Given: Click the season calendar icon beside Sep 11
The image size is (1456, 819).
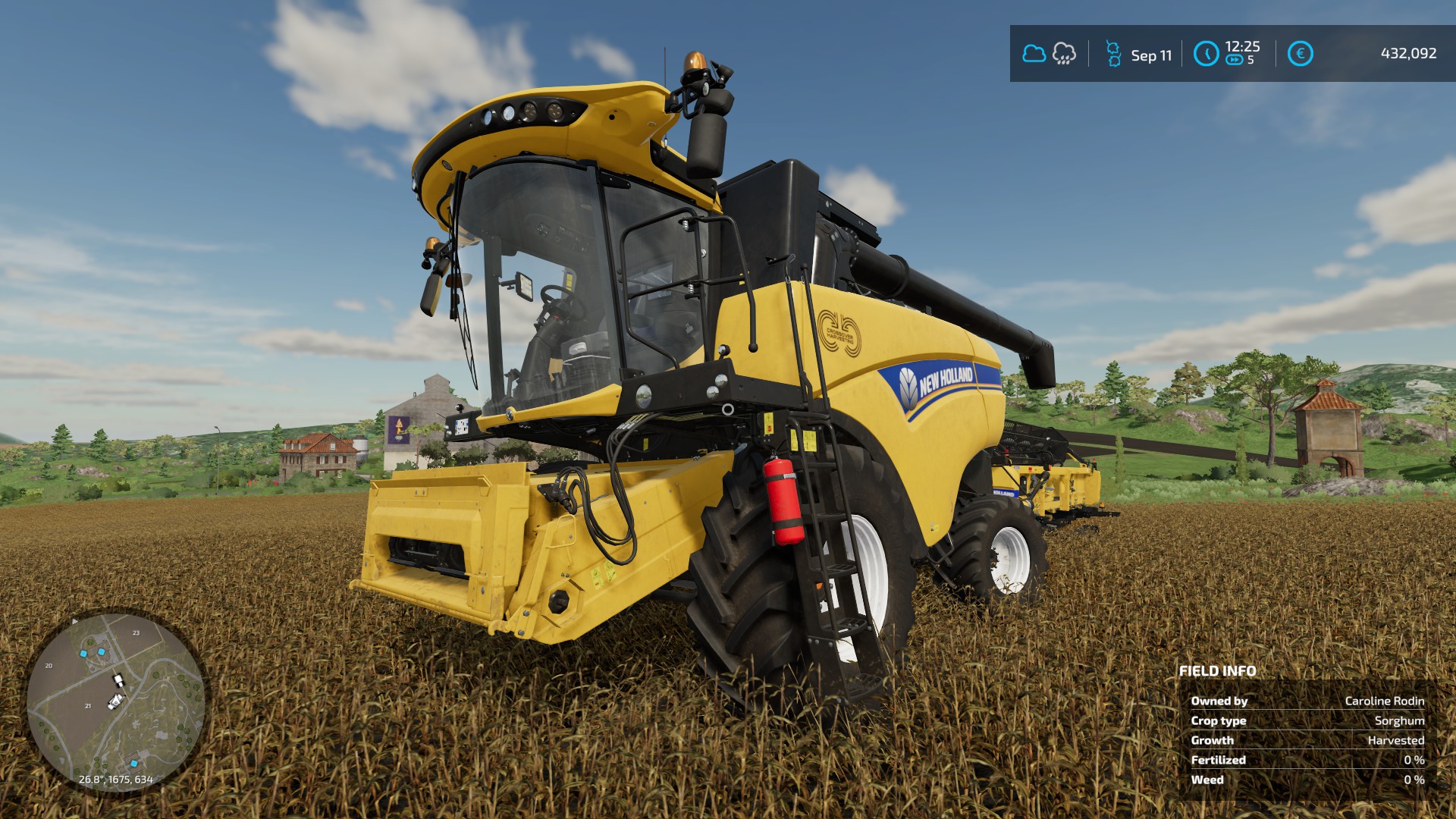Looking at the screenshot, I should click(1113, 54).
